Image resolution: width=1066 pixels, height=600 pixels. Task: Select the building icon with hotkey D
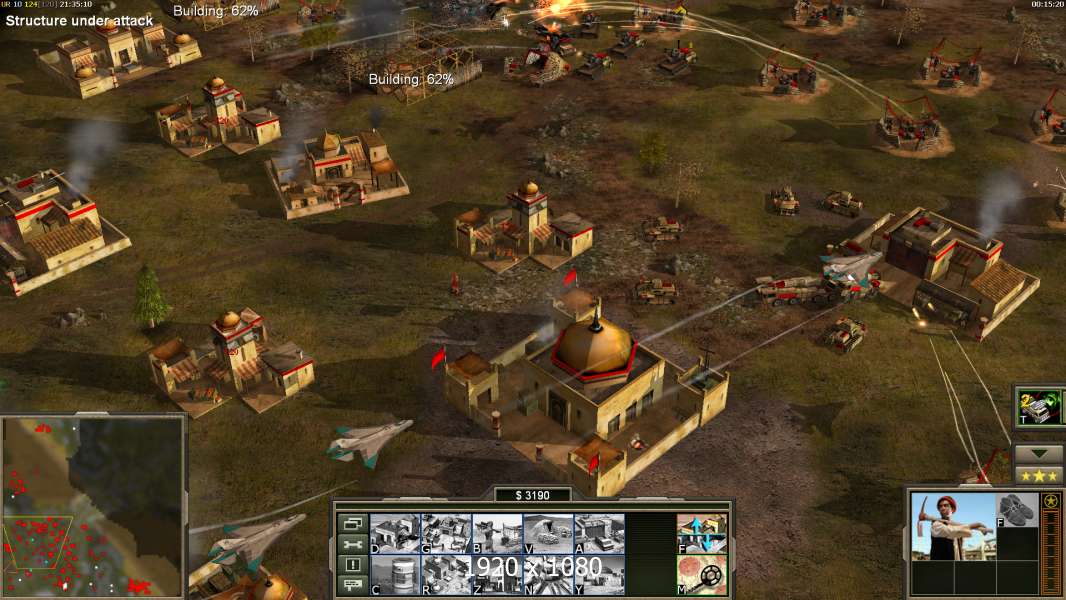[x=395, y=533]
